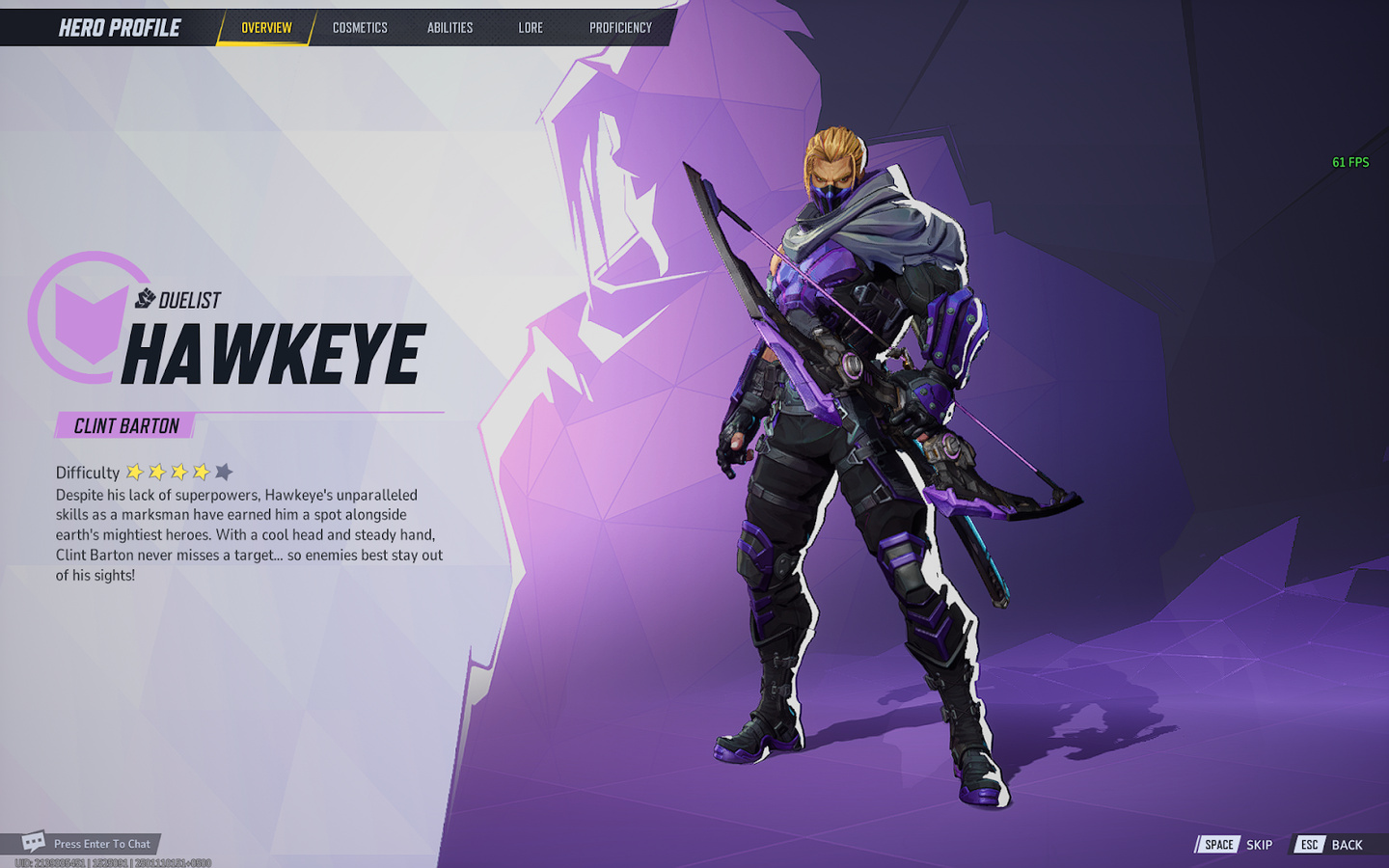Click the fourth yellow difficulty star
Image resolution: width=1389 pixels, height=868 pixels.
tap(203, 473)
